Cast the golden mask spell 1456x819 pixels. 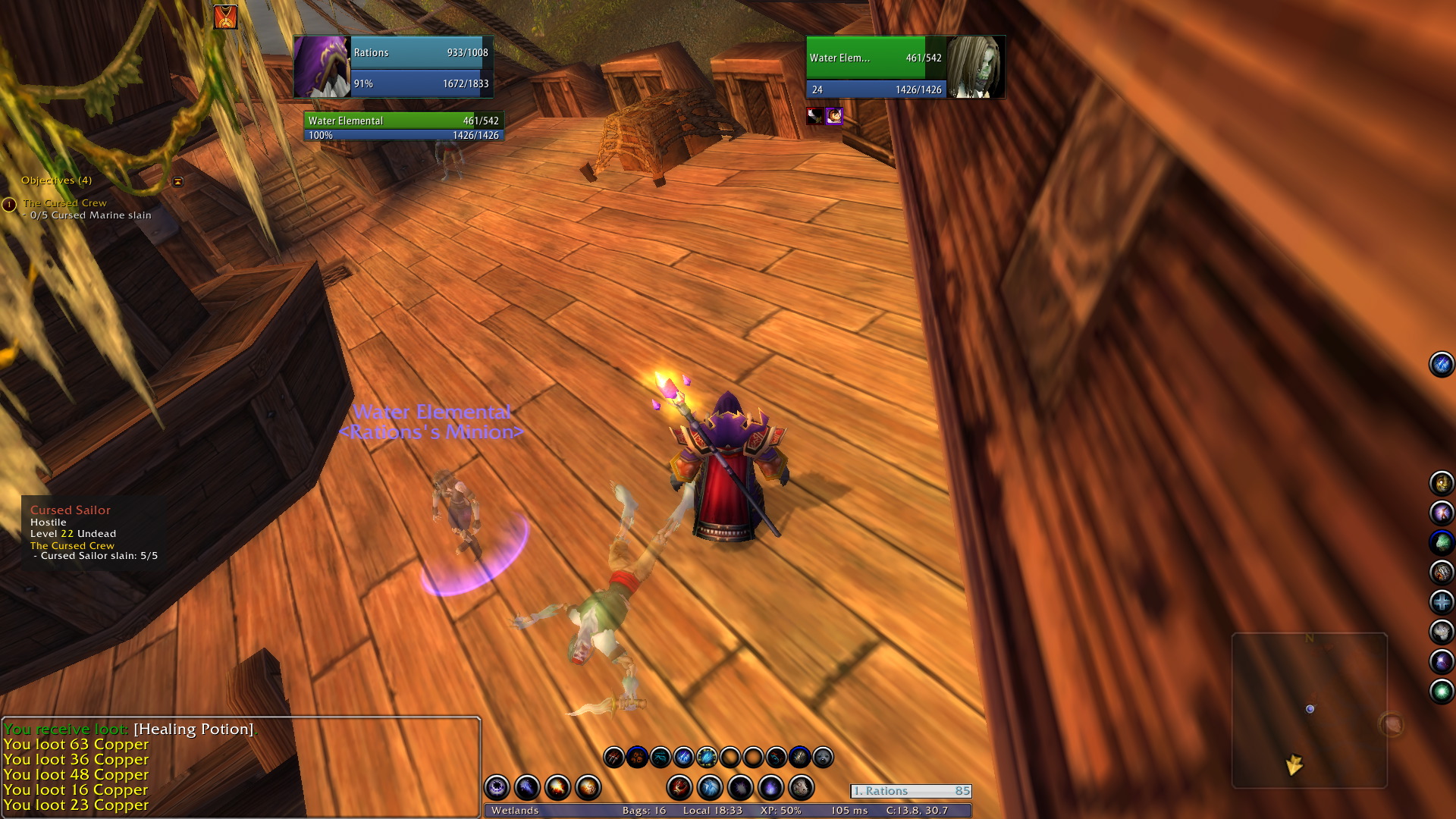pos(1441,483)
